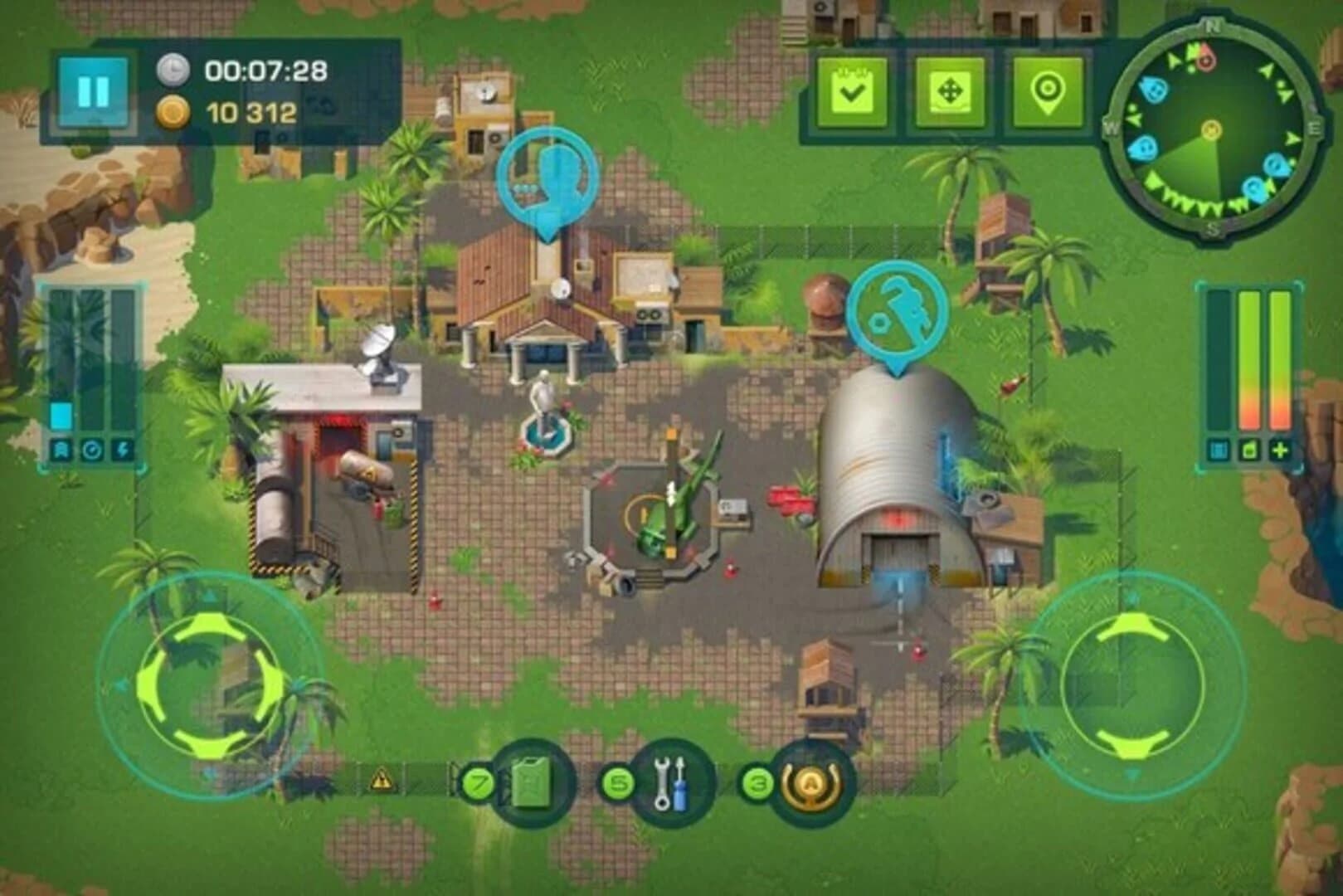Toggle the blue list view on right panel

click(x=1219, y=450)
